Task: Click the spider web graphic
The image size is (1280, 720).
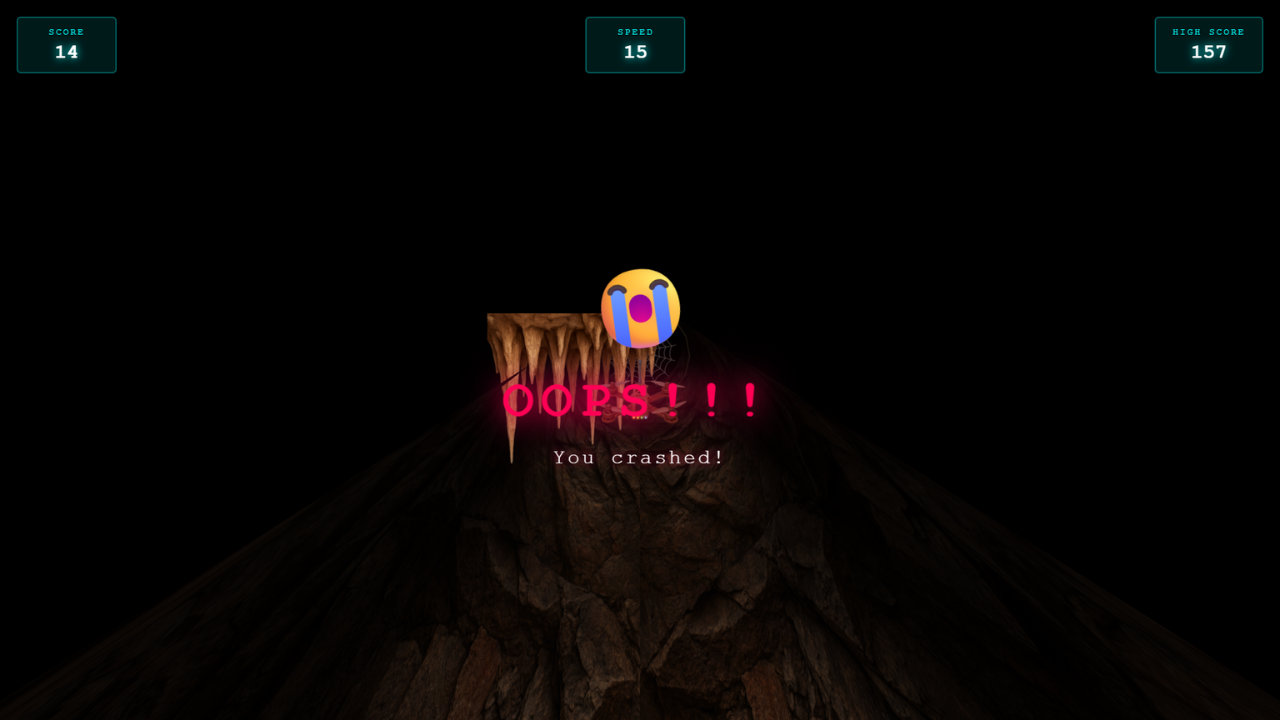Action: pyautogui.click(x=665, y=360)
